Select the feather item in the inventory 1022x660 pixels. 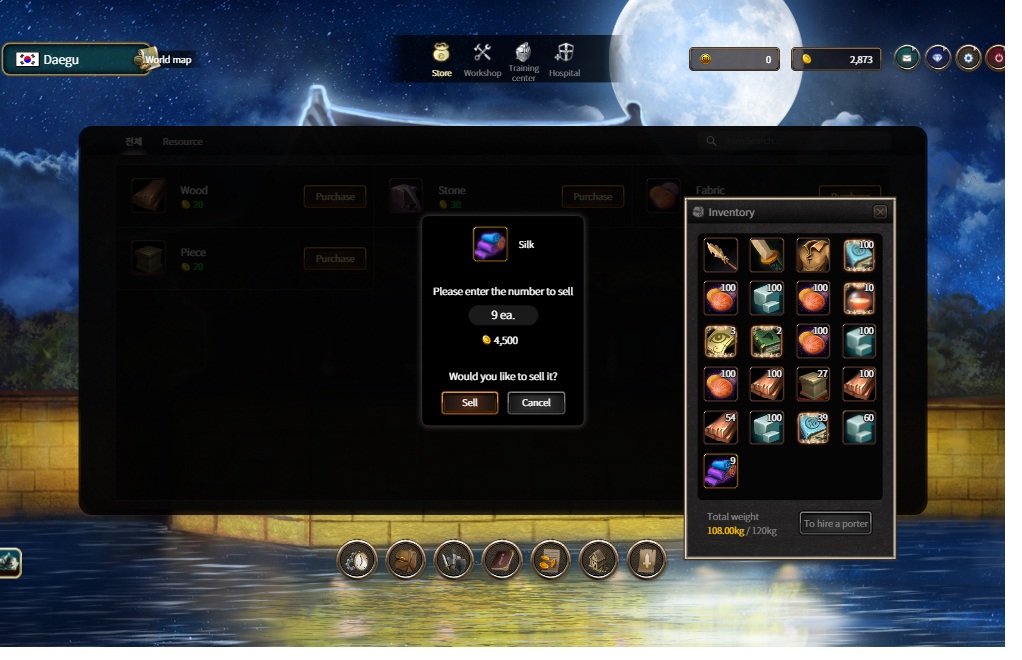point(721,255)
